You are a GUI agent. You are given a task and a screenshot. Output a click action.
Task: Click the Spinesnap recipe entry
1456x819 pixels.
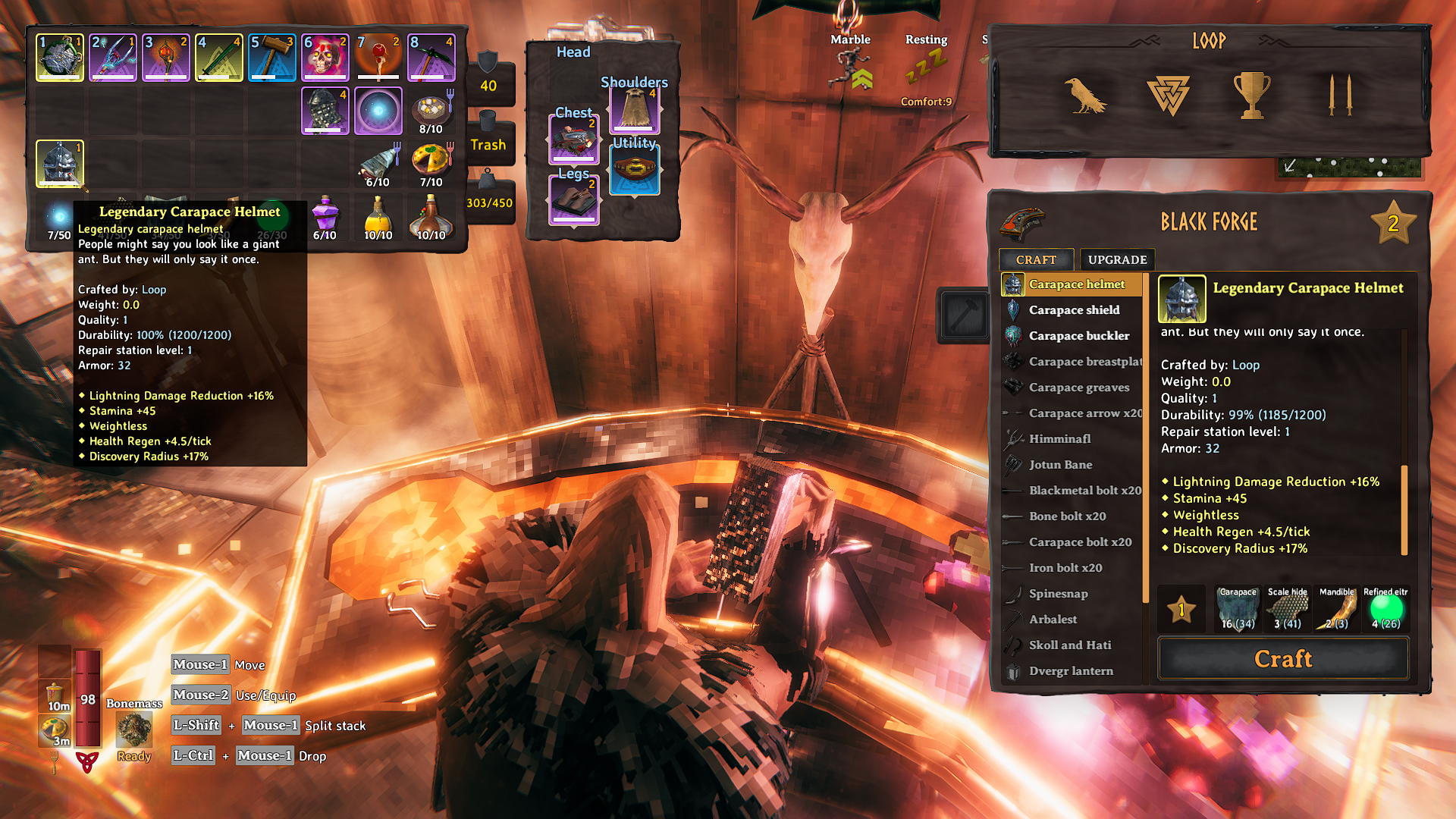(x=1058, y=593)
